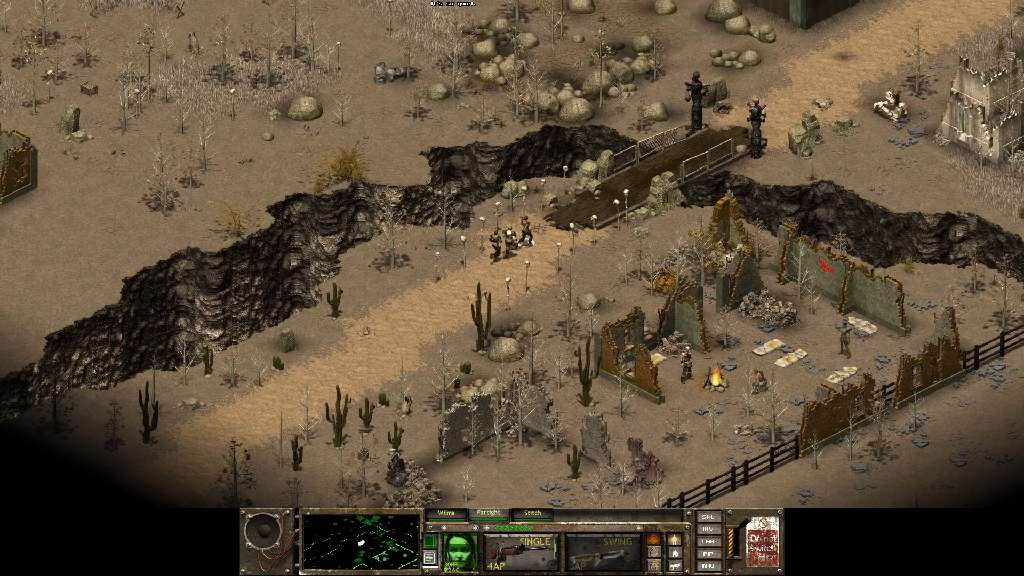Select the green squad member portrait

tap(458, 551)
